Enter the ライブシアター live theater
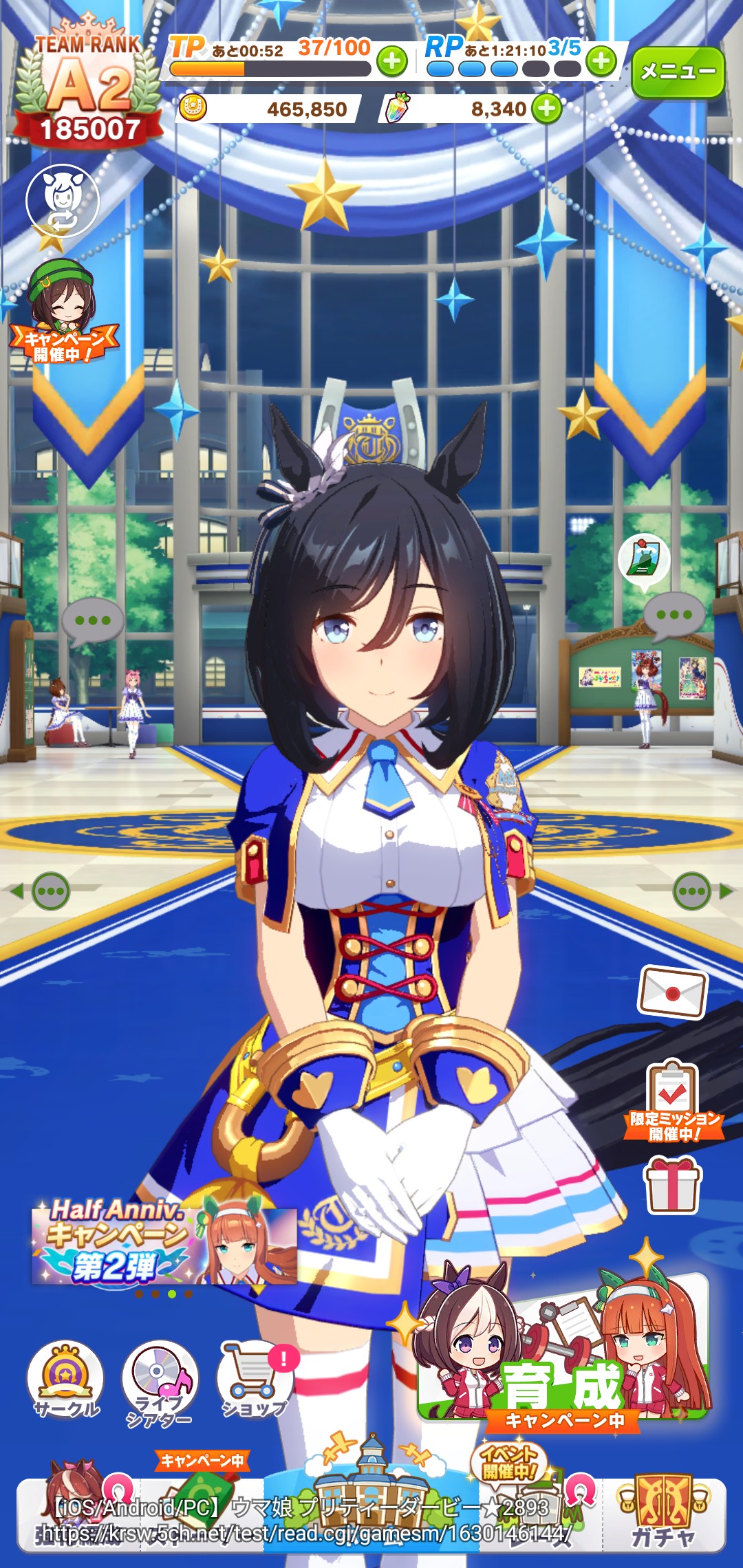Image resolution: width=743 pixels, height=1568 pixels. [x=160, y=1382]
